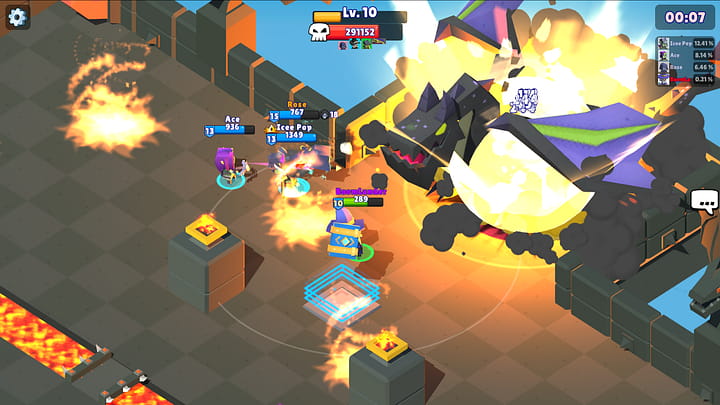Open the settings gear menu

coord(17,16)
